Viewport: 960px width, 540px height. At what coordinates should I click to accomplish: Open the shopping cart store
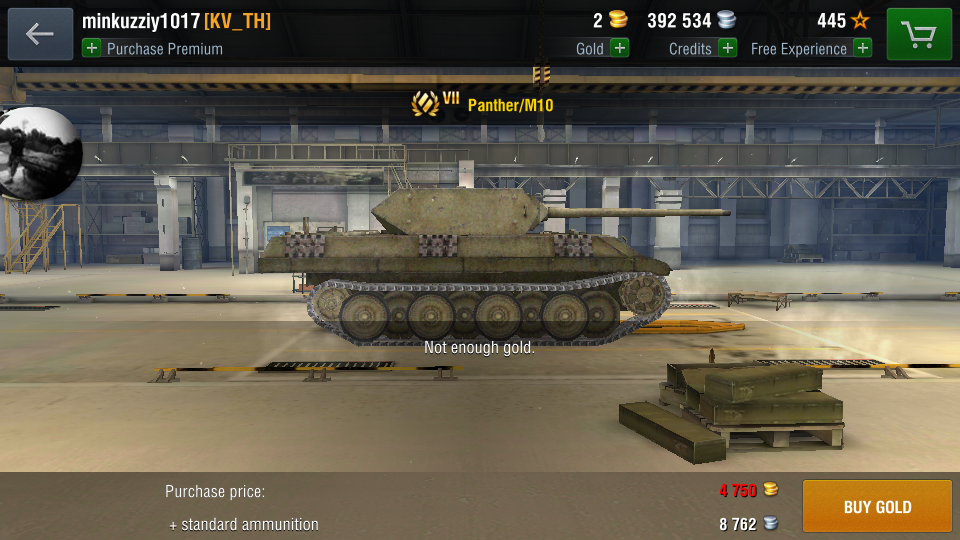919,34
